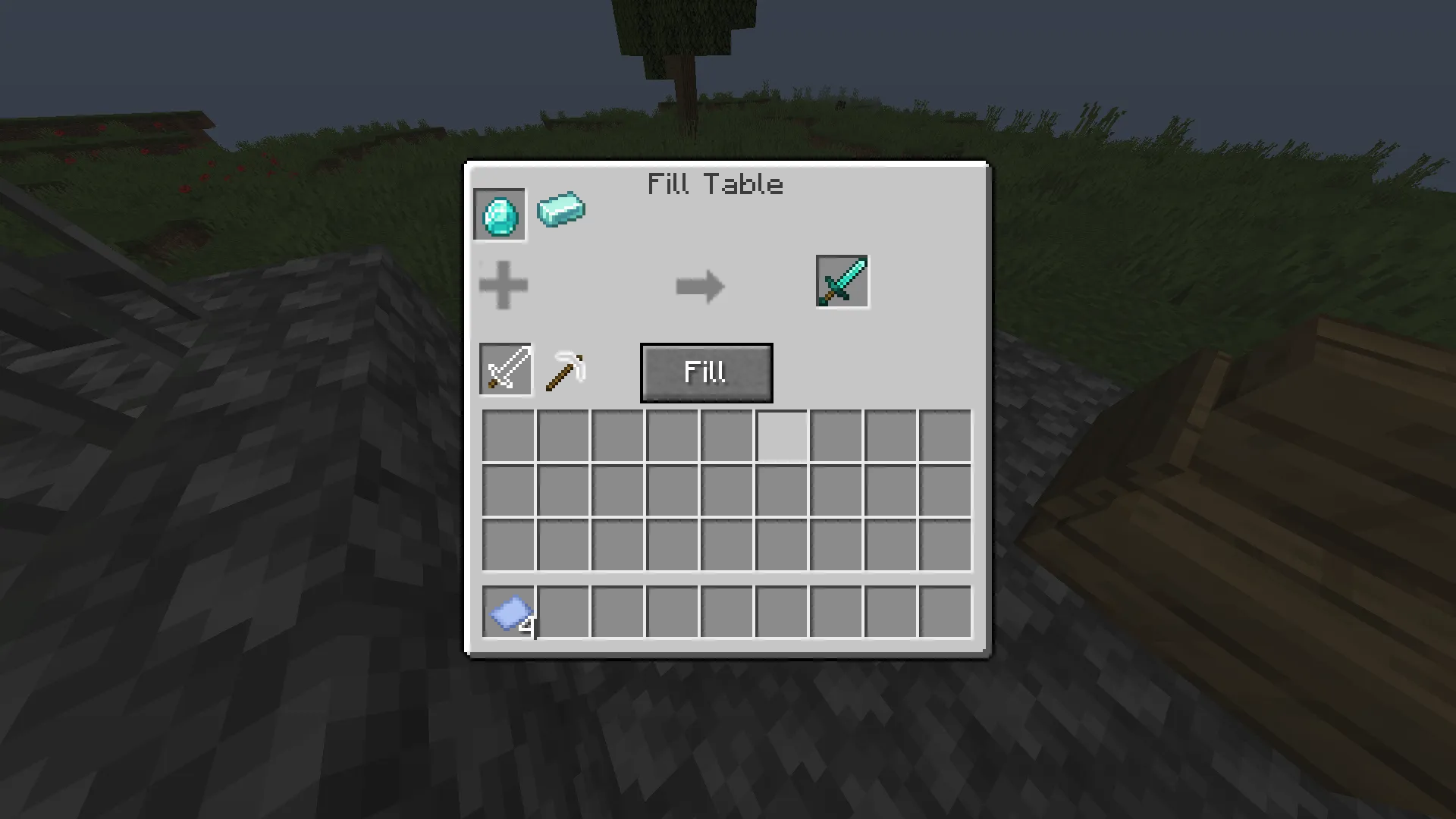Click the empty sword input slot frame
The image size is (1456, 819).
coord(505,369)
